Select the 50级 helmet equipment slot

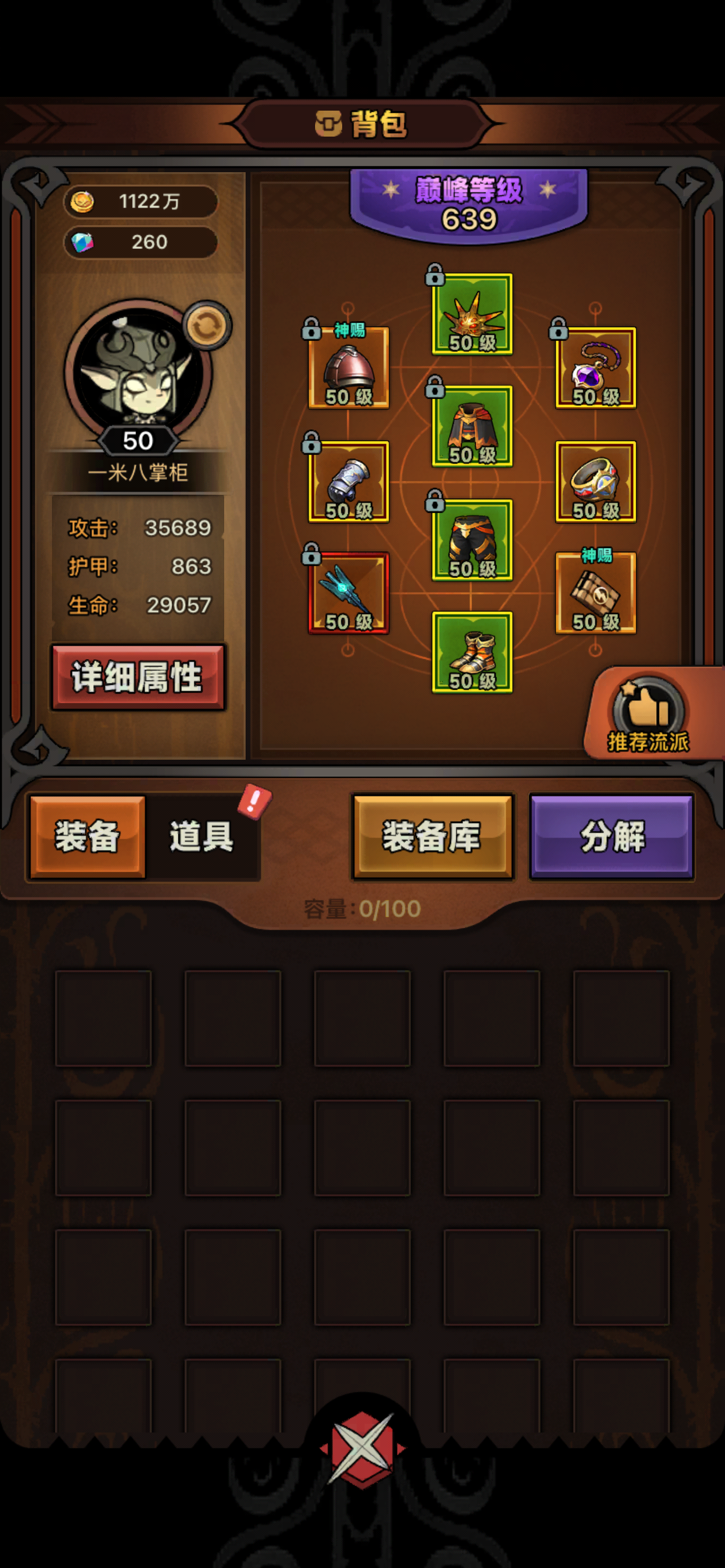point(350,368)
